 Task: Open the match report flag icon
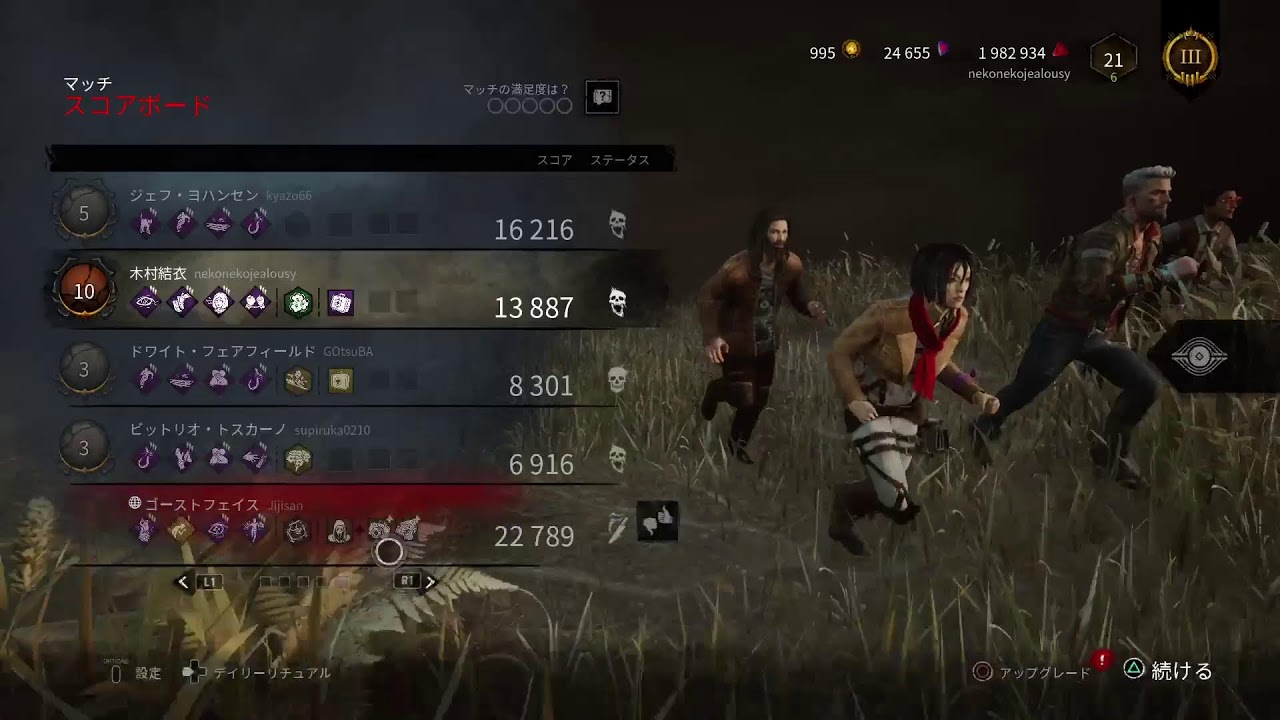coord(602,98)
